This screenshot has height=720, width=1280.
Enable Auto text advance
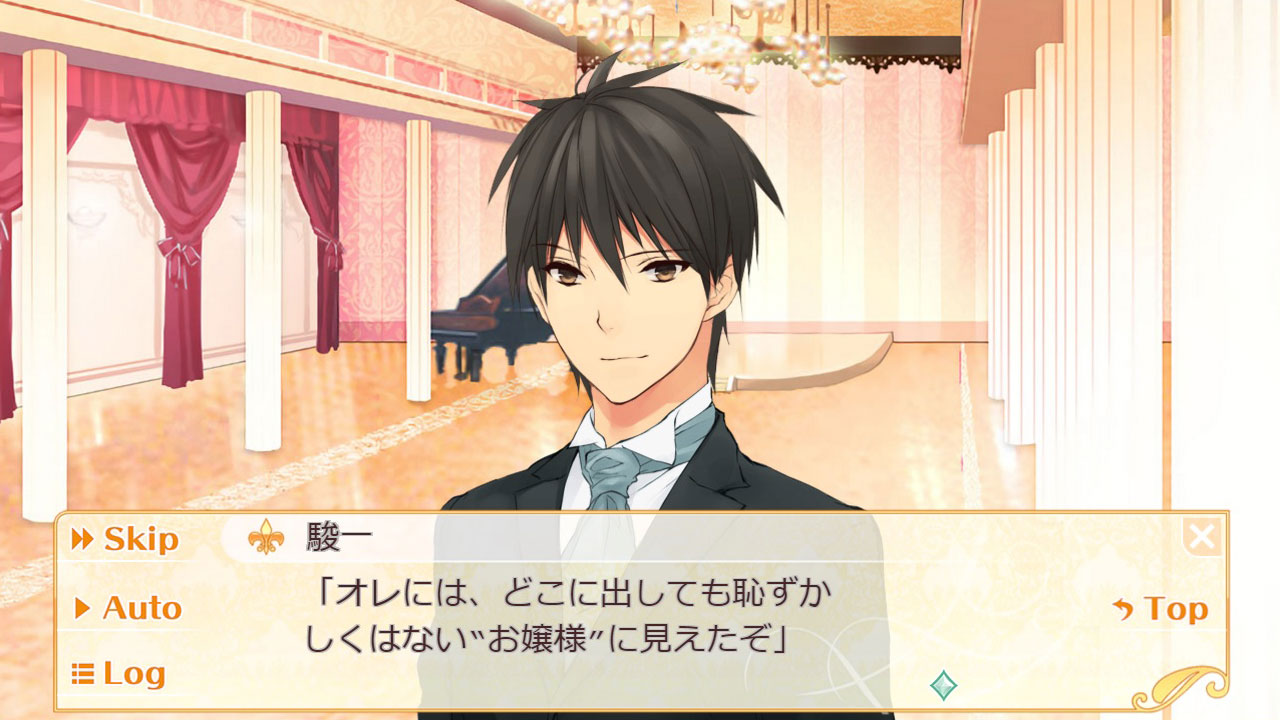[x=128, y=608]
